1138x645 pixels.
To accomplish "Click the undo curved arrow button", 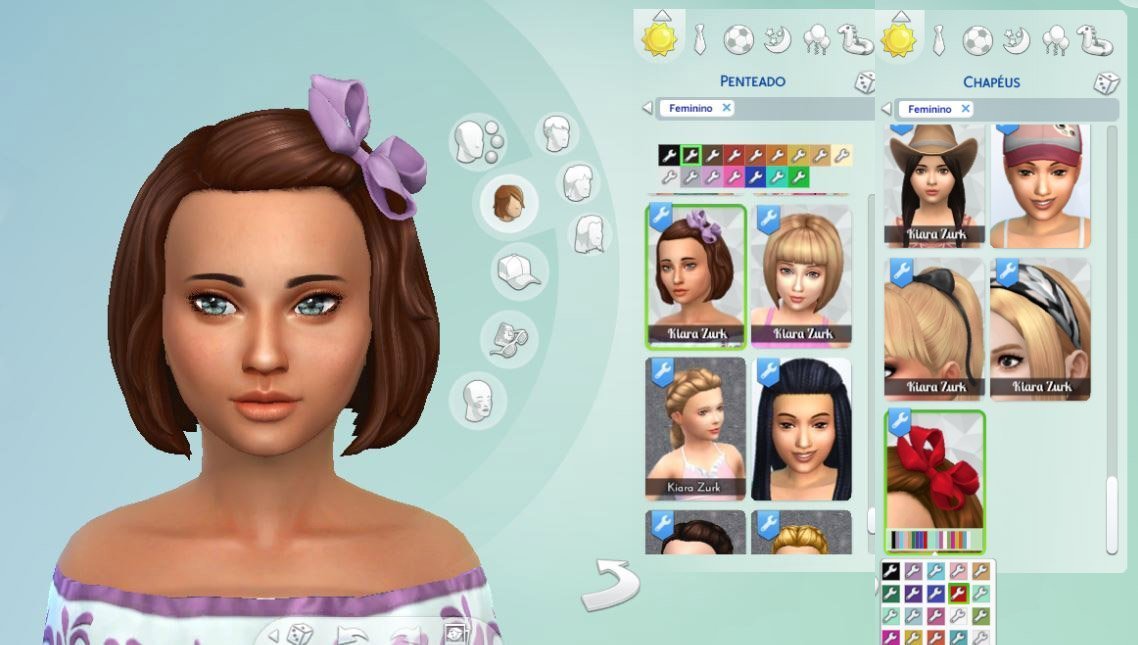I will (609, 585).
